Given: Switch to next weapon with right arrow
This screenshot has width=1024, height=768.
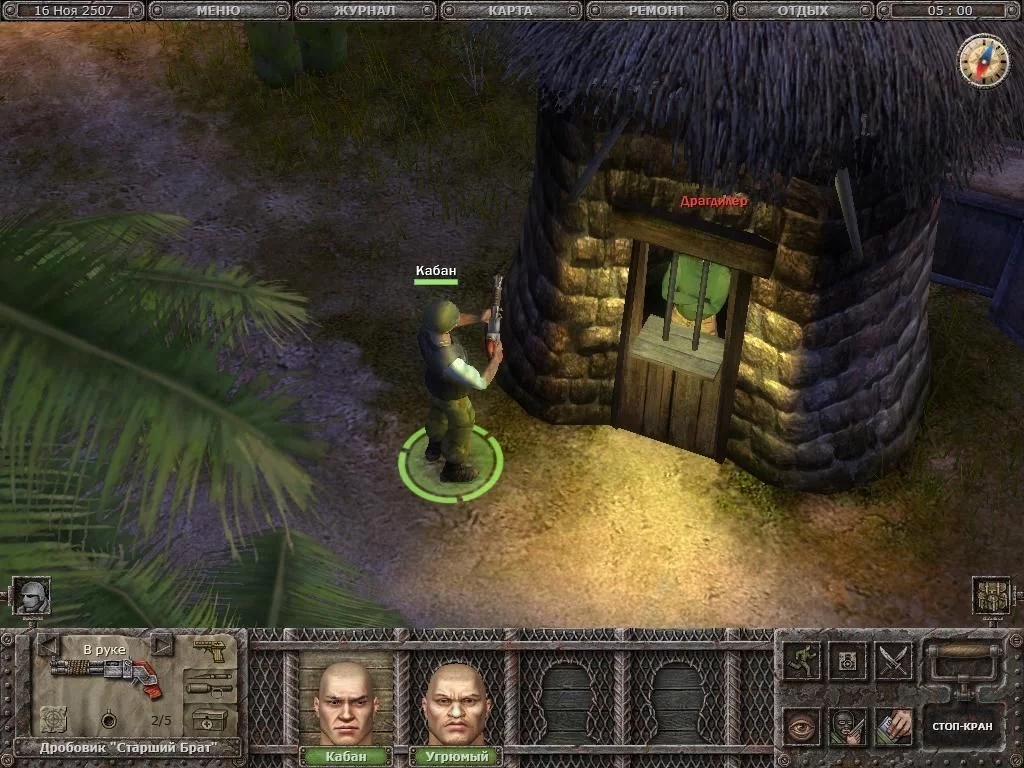Looking at the screenshot, I should coord(161,646).
